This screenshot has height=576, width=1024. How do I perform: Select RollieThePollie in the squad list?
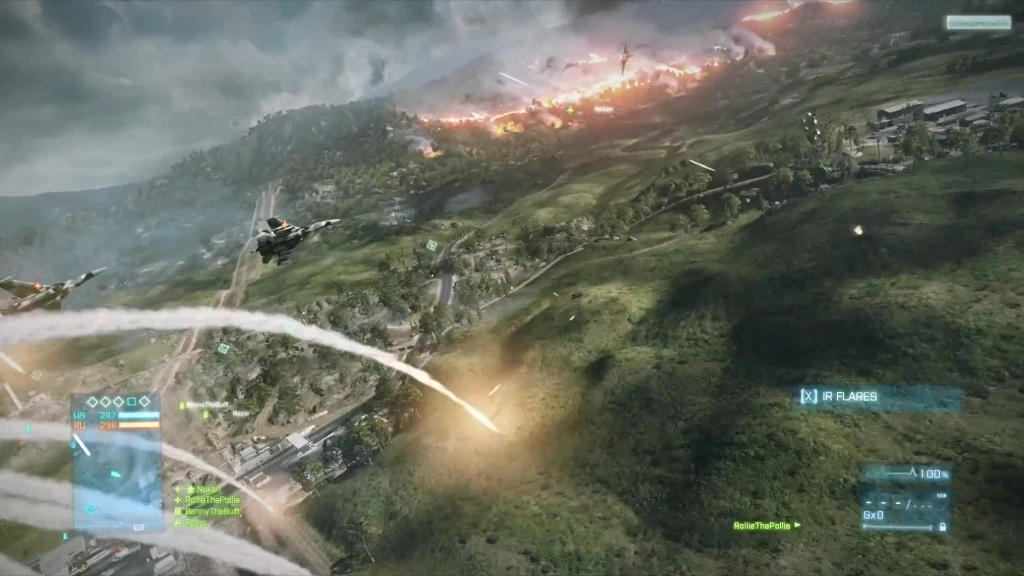pyautogui.click(x=212, y=500)
